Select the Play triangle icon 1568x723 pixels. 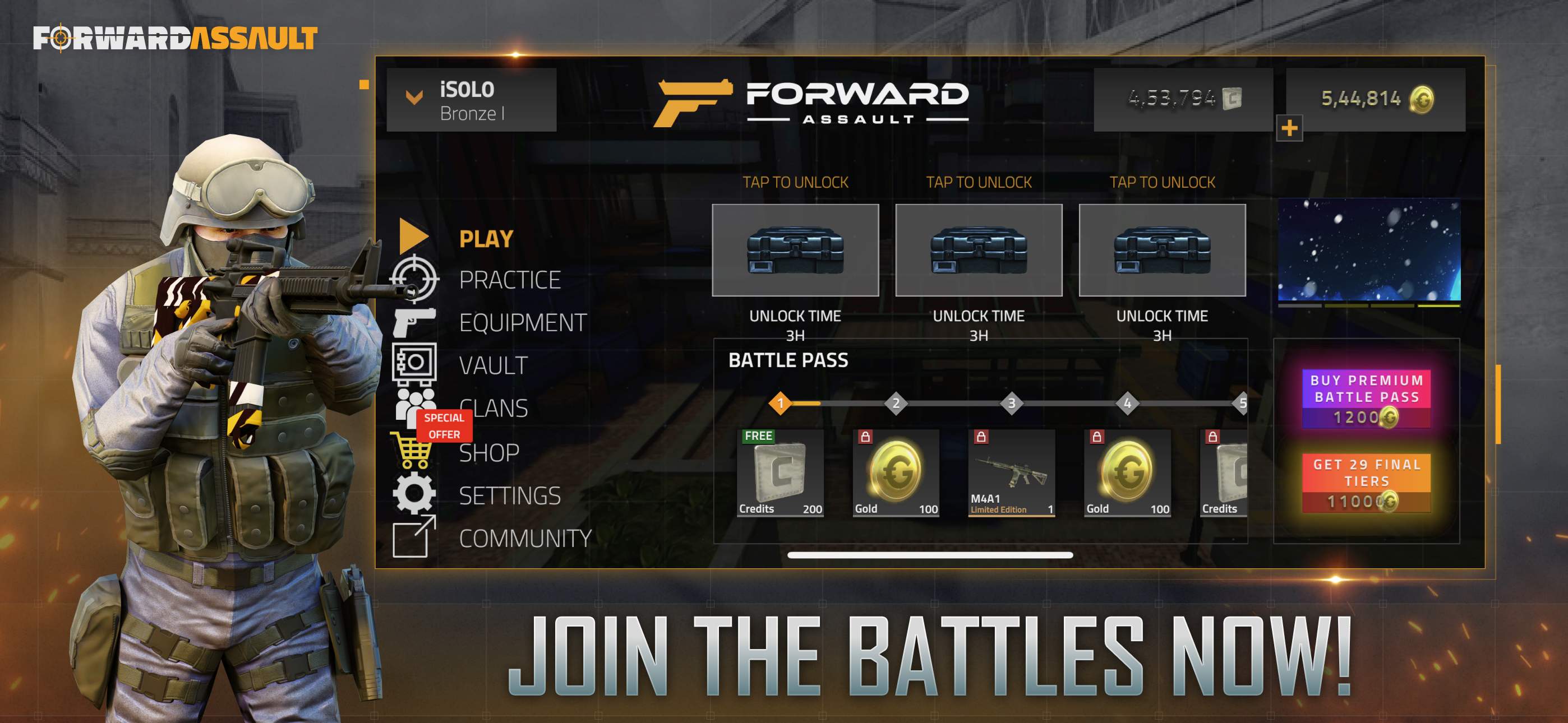[413, 237]
